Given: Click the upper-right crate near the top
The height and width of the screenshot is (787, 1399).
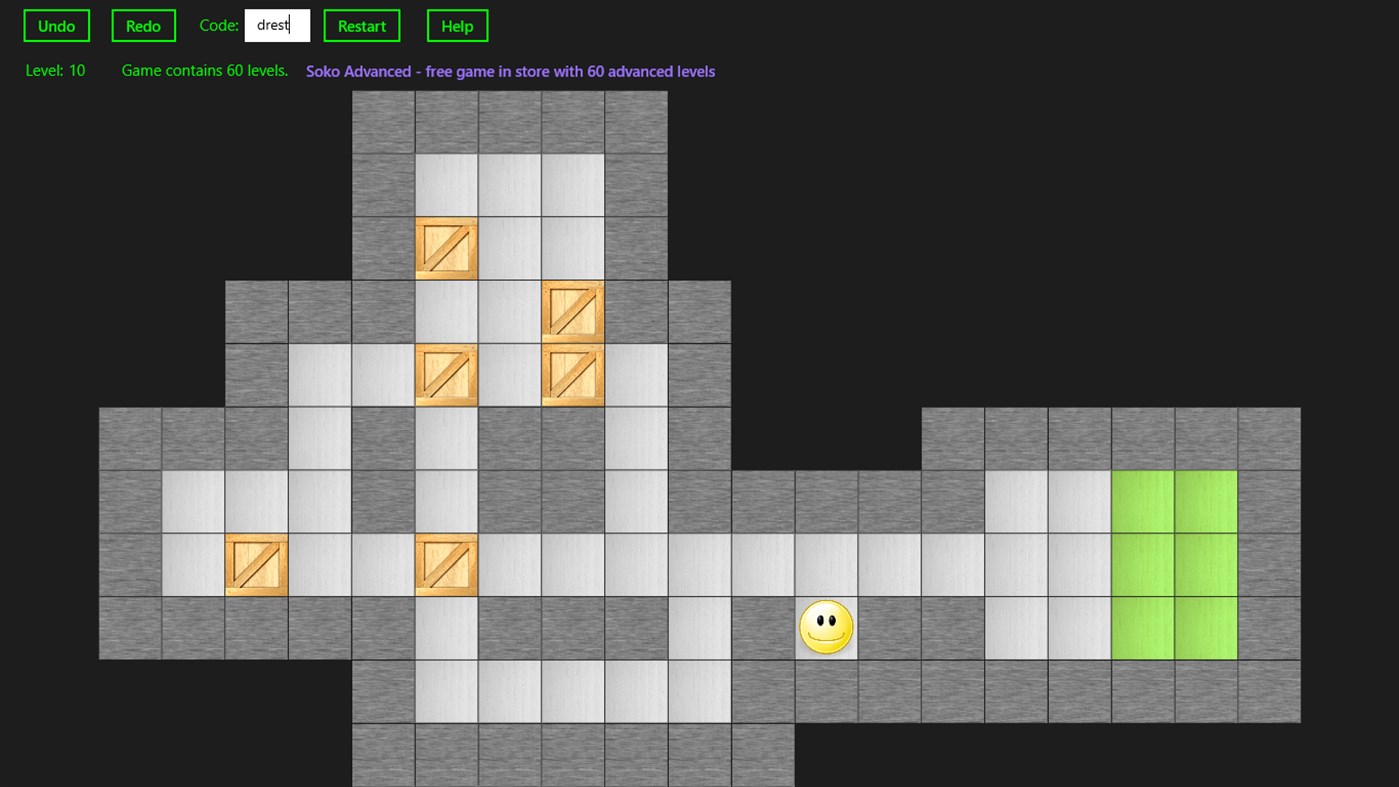Looking at the screenshot, I should (572, 311).
